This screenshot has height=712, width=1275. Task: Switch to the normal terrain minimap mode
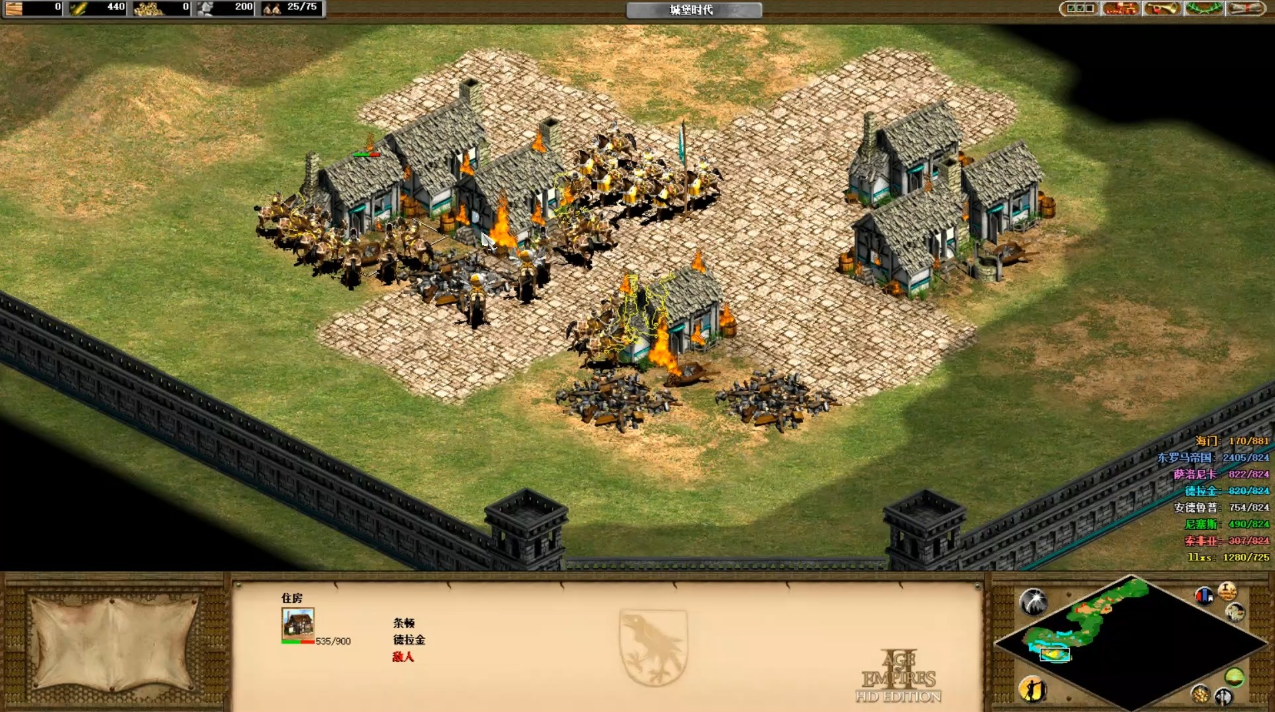tap(1234, 677)
